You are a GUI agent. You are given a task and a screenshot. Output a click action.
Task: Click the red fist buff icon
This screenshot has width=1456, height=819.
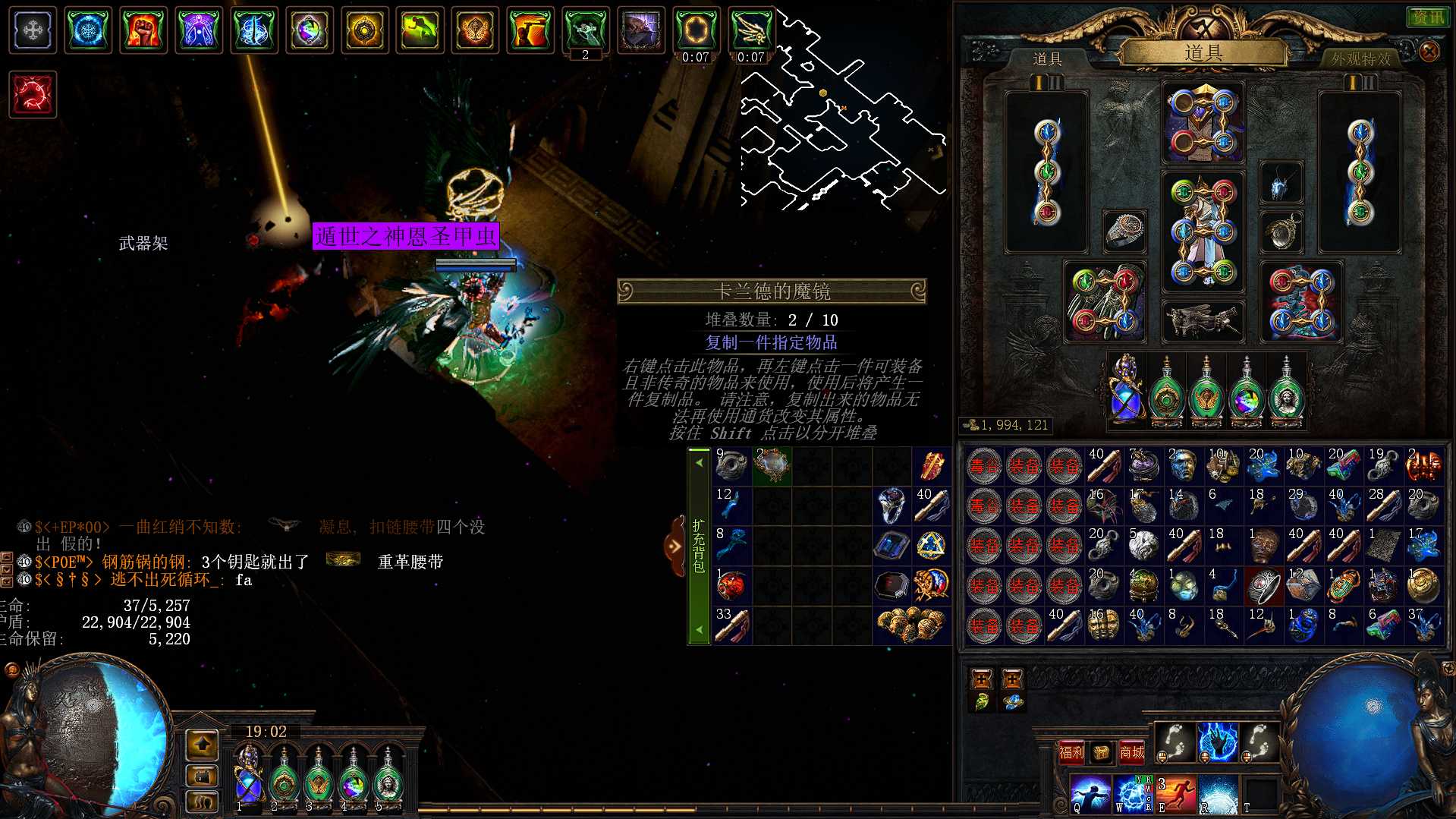(143, 30)
